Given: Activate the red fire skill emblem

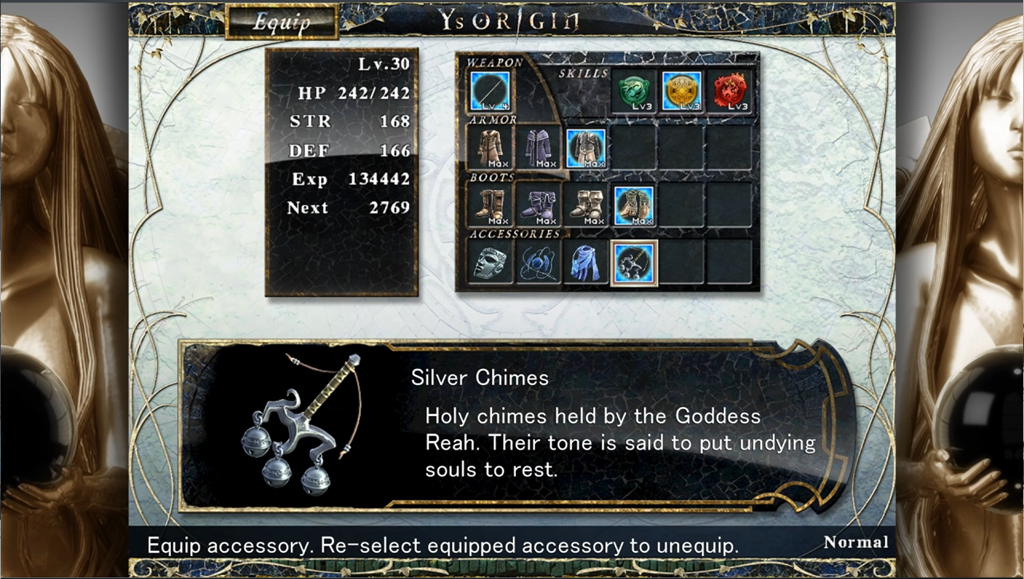Looking at the screenshot, I should [730, 91].
